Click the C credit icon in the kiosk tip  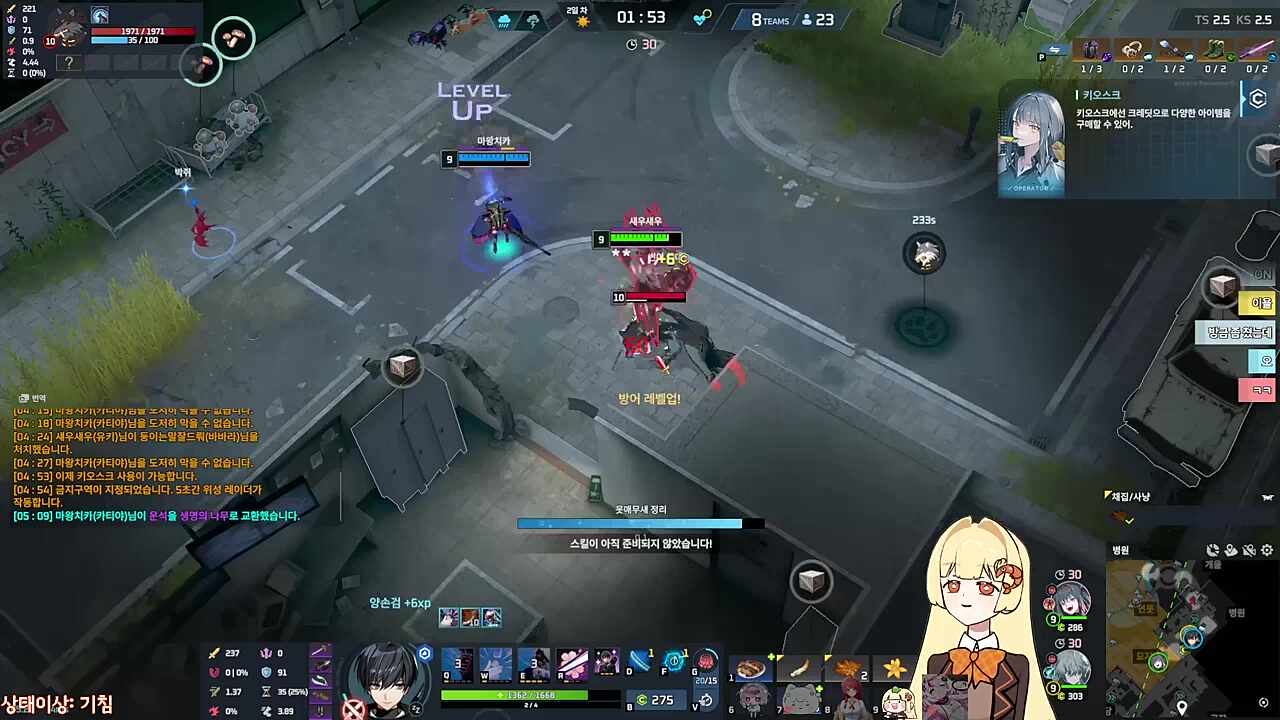click(1257, 97)
